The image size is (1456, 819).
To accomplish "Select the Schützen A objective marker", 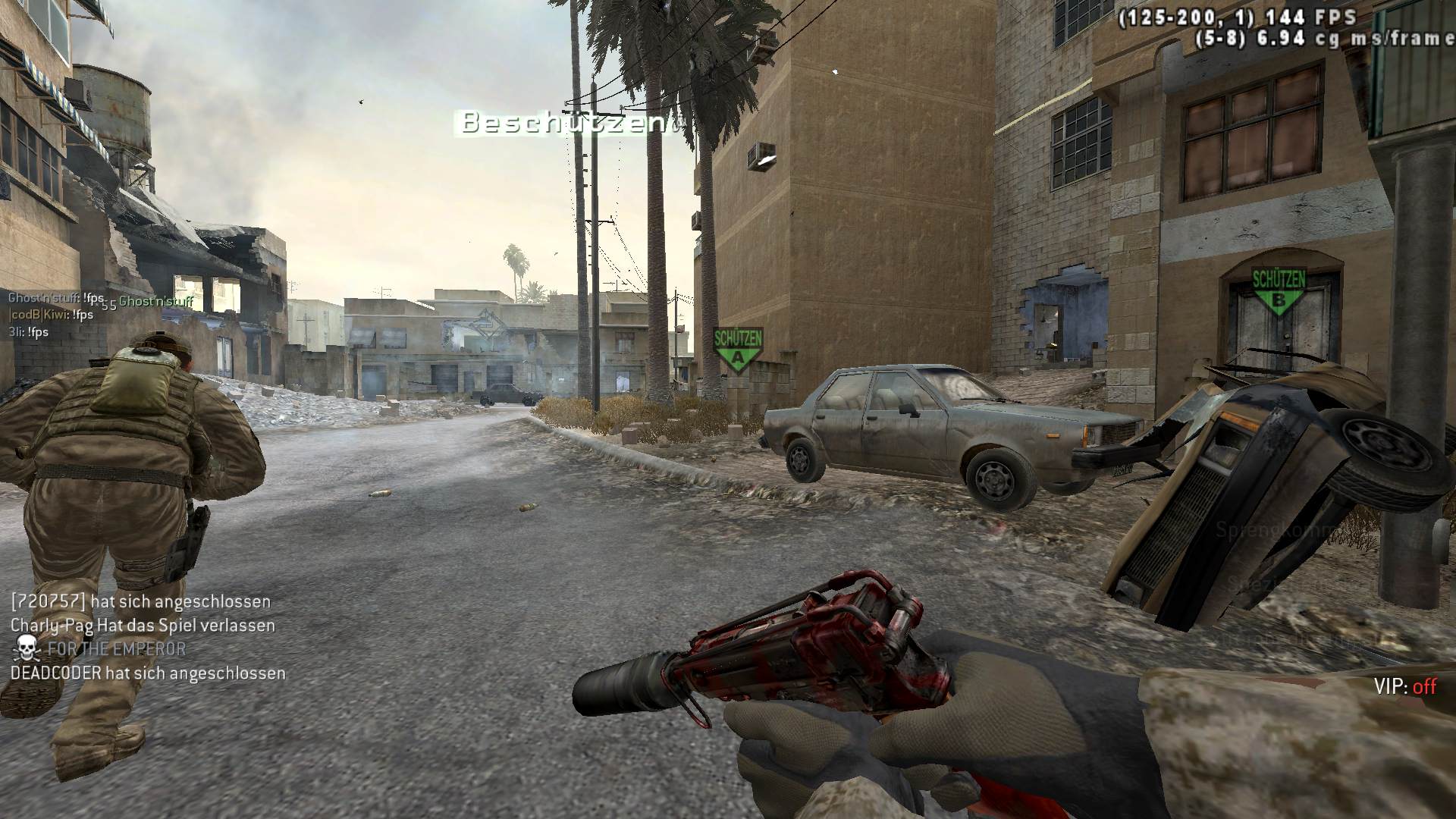I will [737, 350].
